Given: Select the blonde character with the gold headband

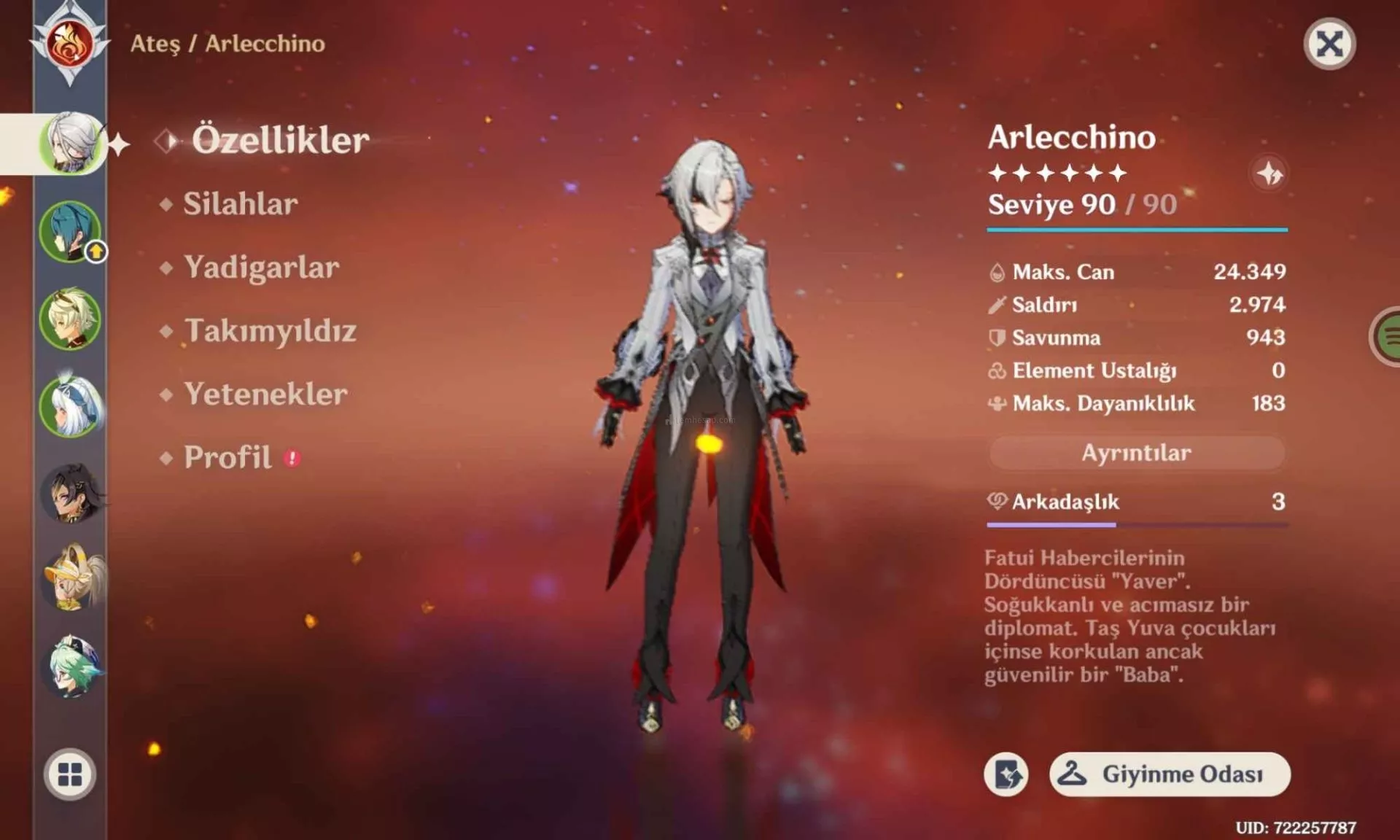Looking at the screenshot, I should pos(70,319).
